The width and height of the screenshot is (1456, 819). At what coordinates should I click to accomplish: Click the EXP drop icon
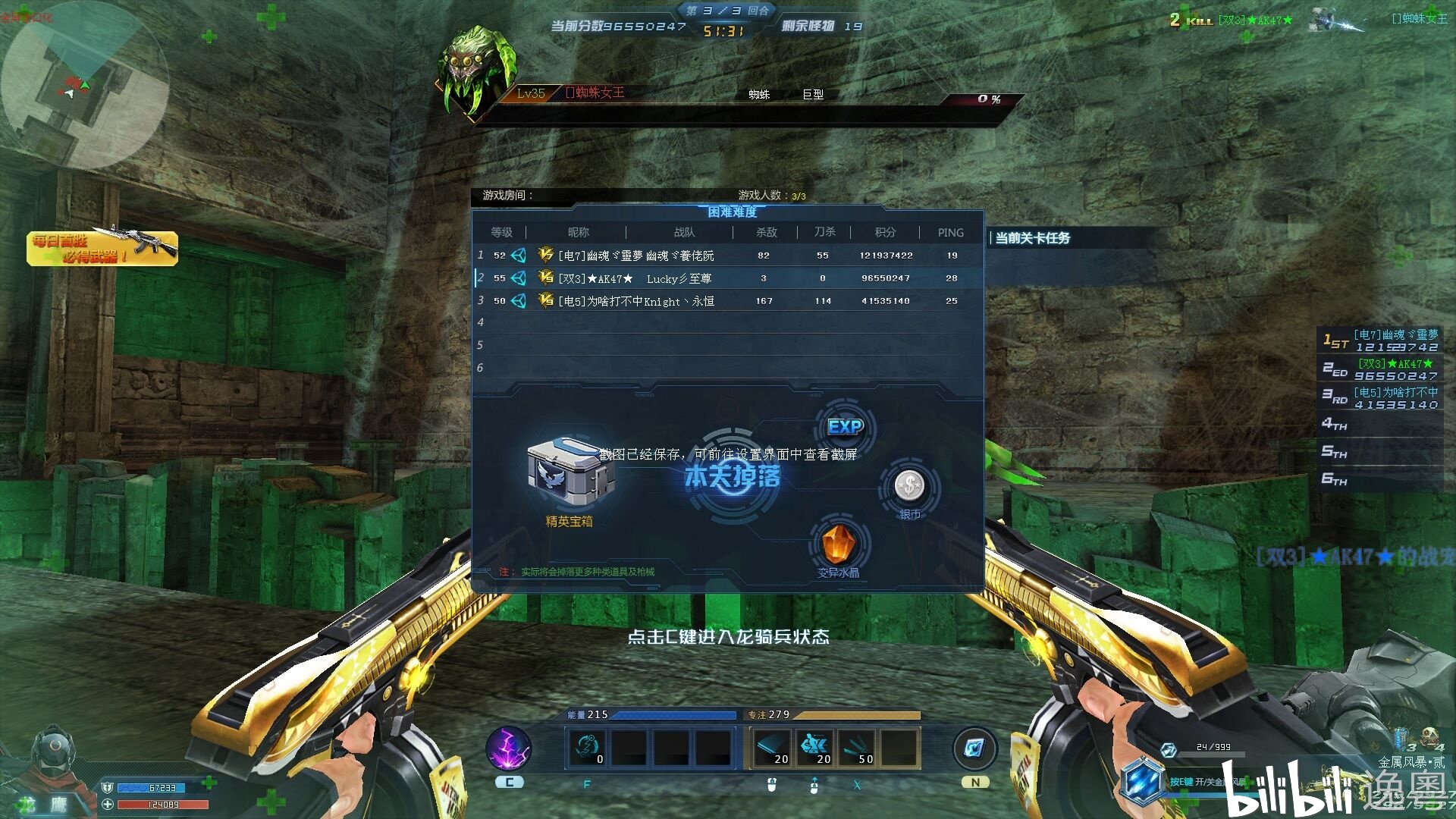tap(845, 427)
